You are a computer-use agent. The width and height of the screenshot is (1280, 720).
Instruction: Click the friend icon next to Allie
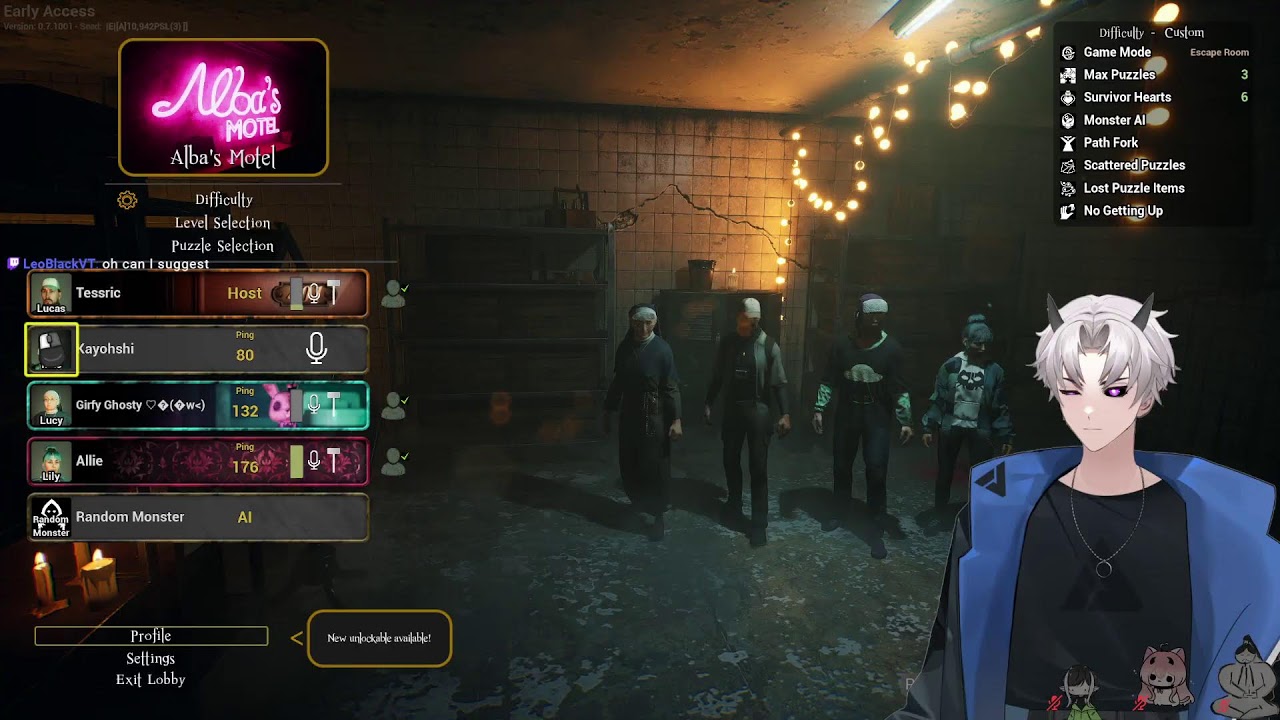[395, 461]
